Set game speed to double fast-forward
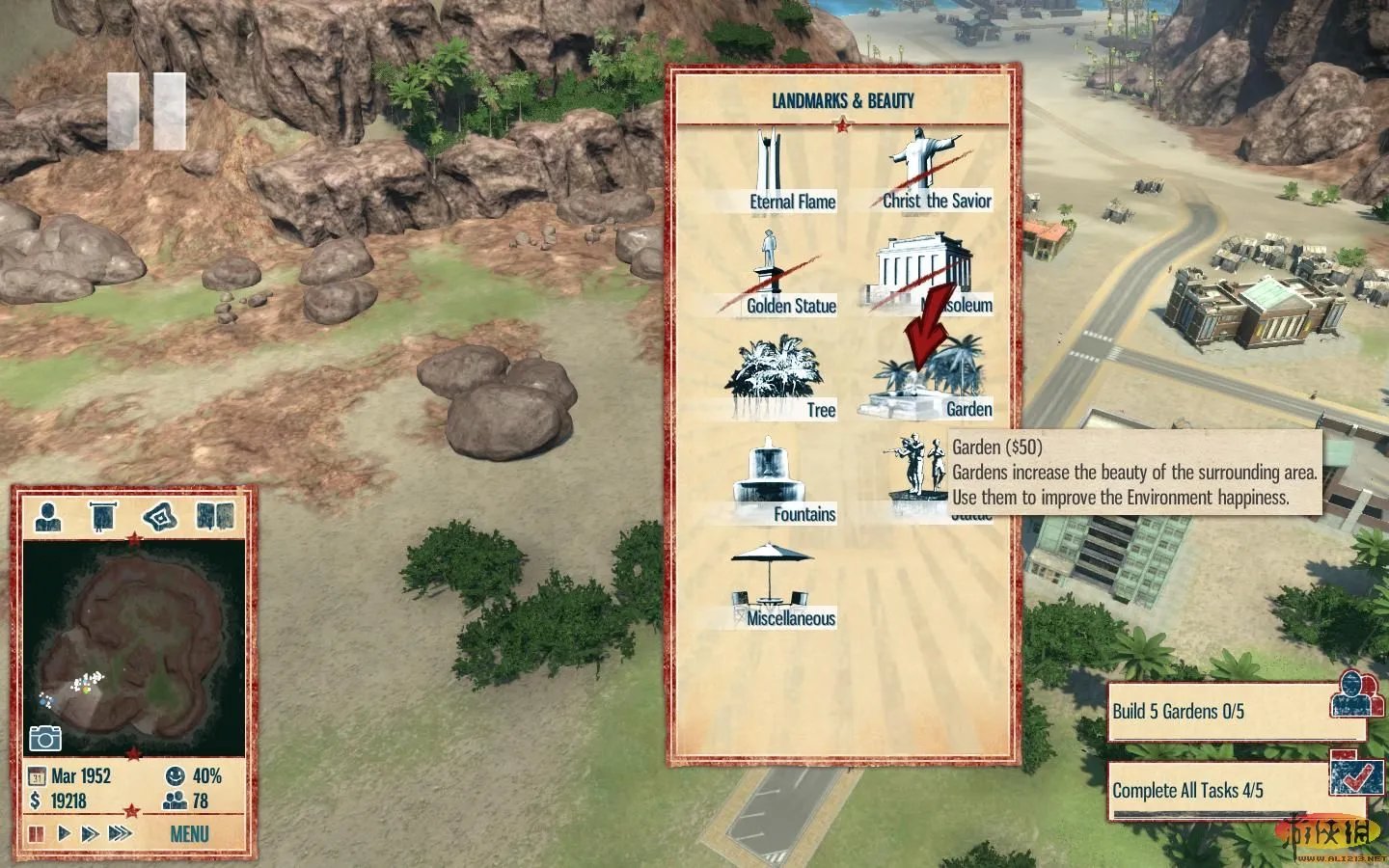 click(90, 833)
